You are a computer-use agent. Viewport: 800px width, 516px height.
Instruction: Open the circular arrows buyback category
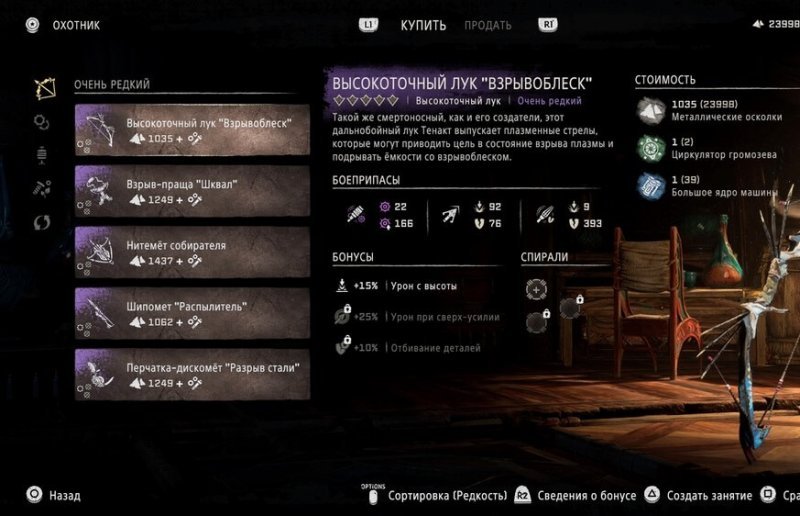pos(42,222)
